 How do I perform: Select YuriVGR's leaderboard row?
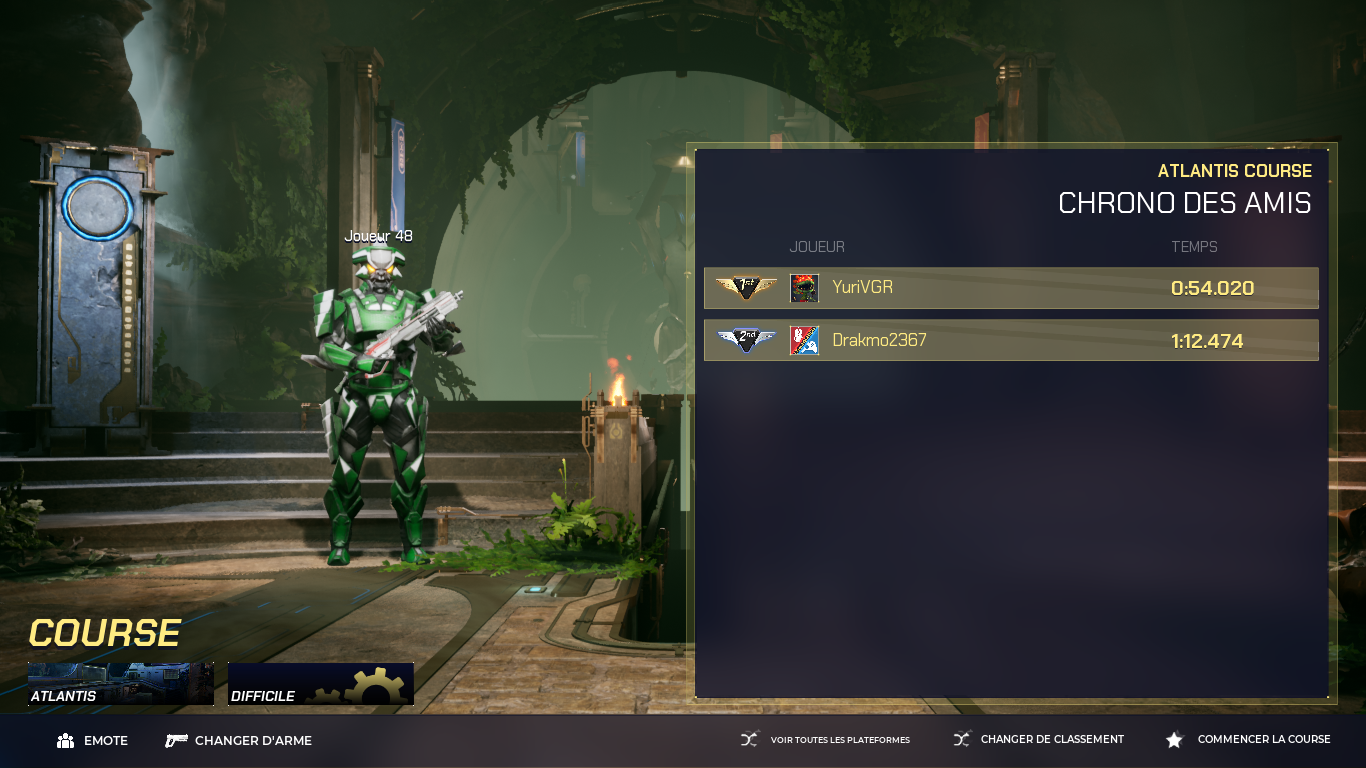click(x=1011, y=288)
